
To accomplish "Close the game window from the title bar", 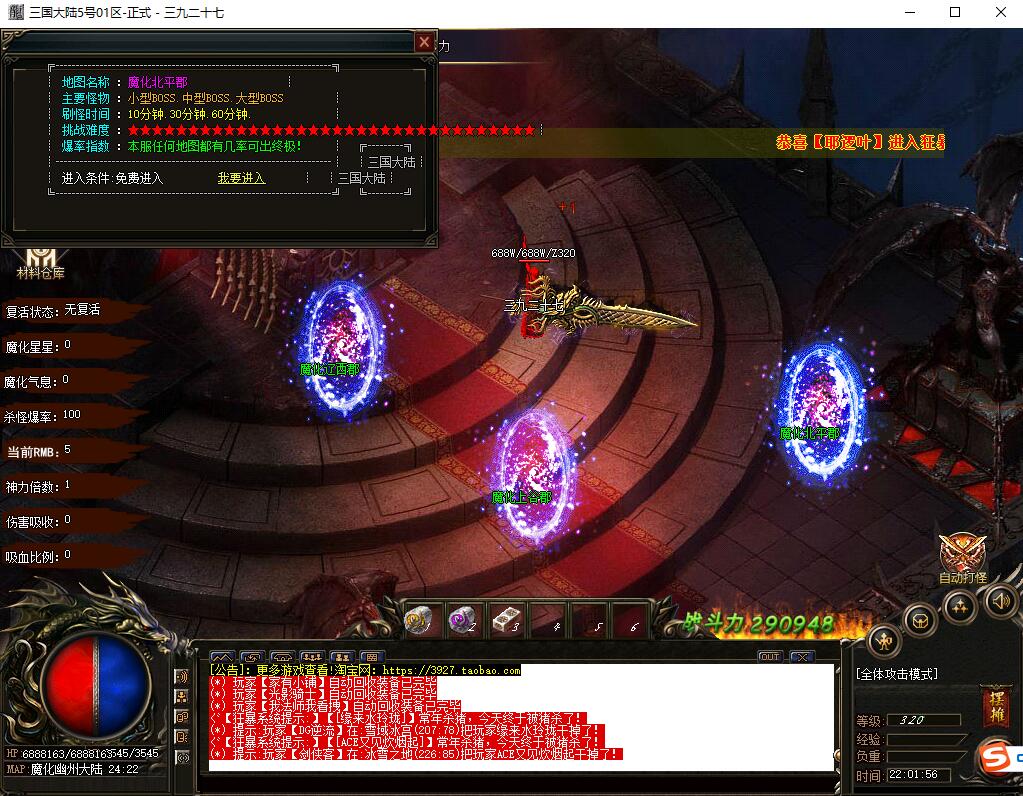I will click(x=1000, y=13).
